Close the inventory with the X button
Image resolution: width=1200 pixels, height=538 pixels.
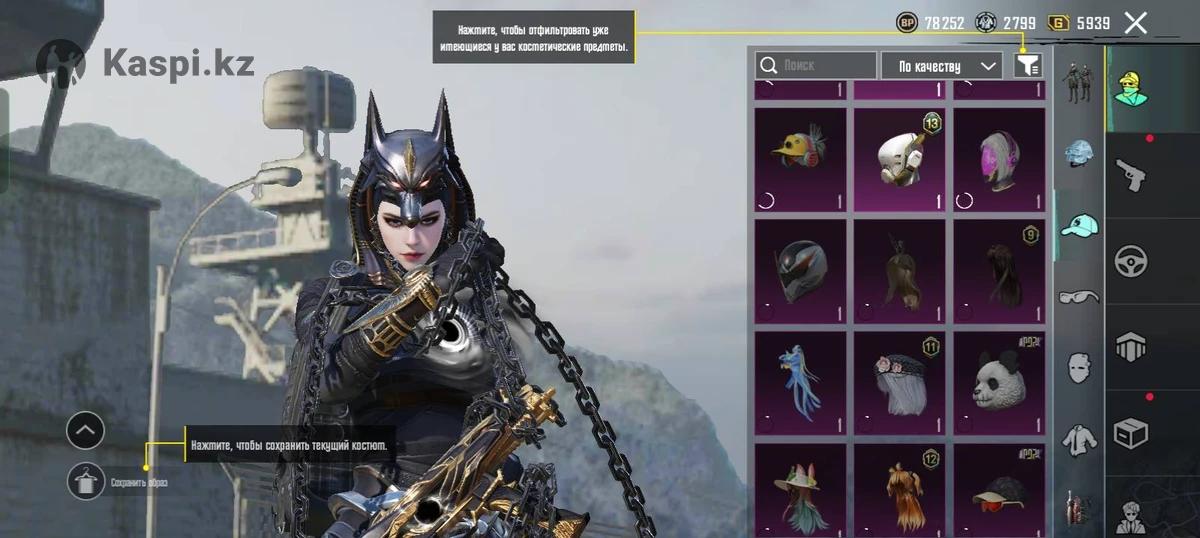coord(1135,23)
